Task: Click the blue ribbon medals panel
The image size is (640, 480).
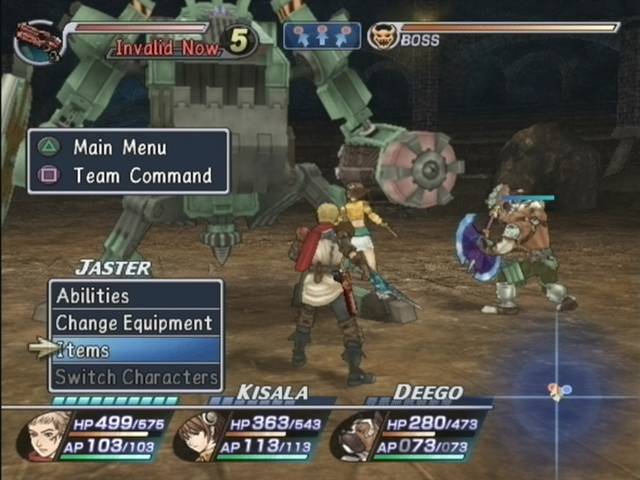Action: [x=321, y=36]
